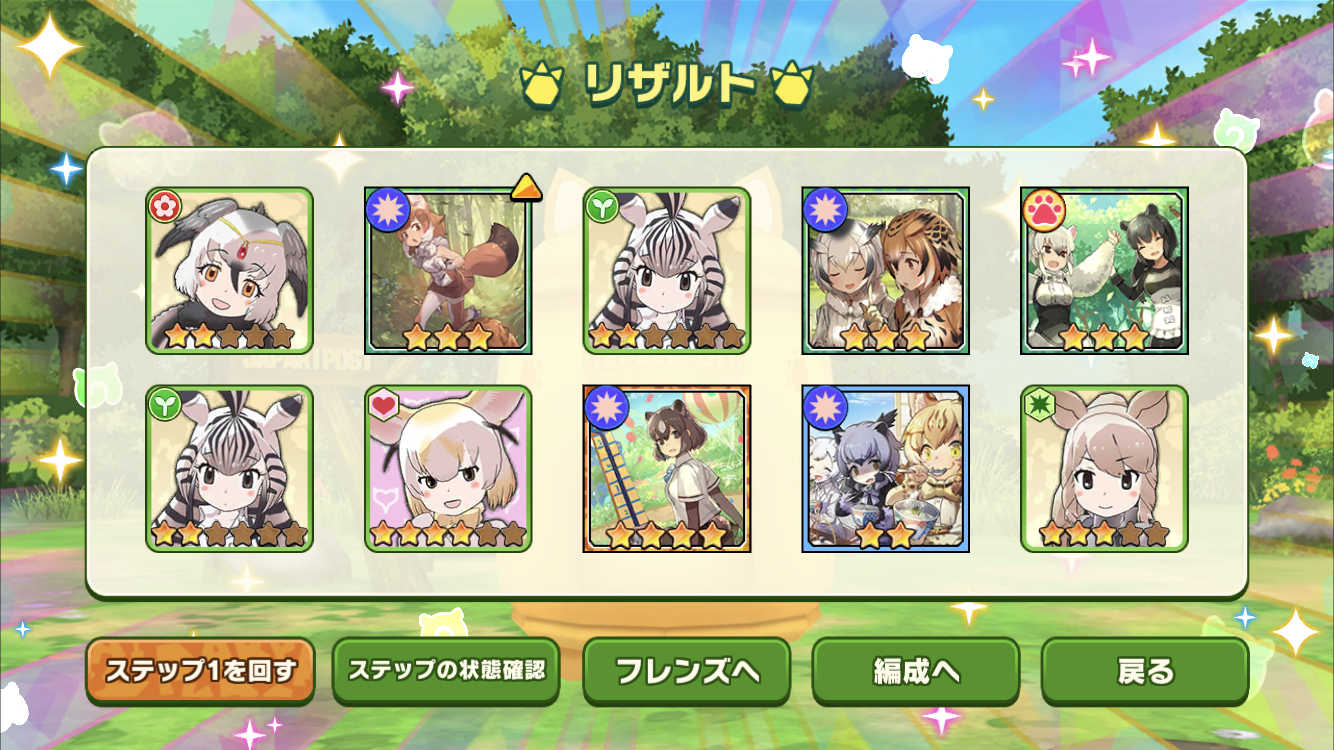Select the beige-haired girl with green hexagon badge

1104,468
